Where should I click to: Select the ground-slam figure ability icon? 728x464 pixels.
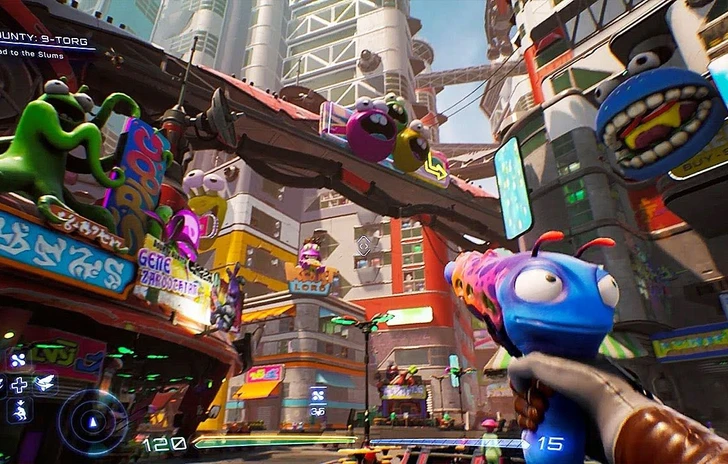coord(19,410)
